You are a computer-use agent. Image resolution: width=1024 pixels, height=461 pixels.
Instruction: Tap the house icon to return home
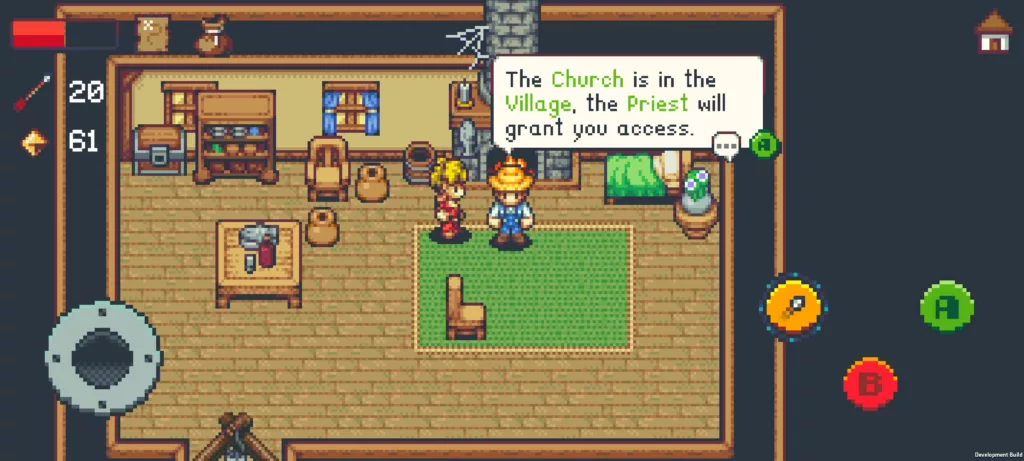pyautogui.click(x=992, y=32)
